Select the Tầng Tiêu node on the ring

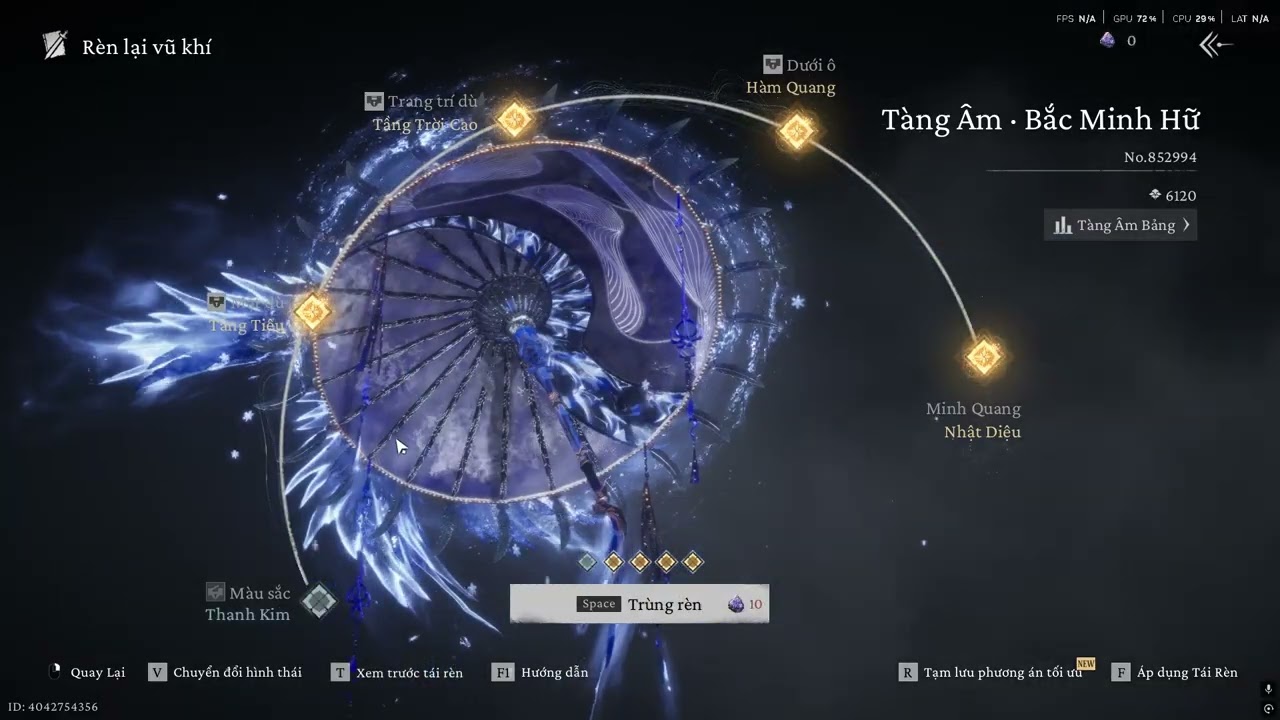(x=311, y=312)
